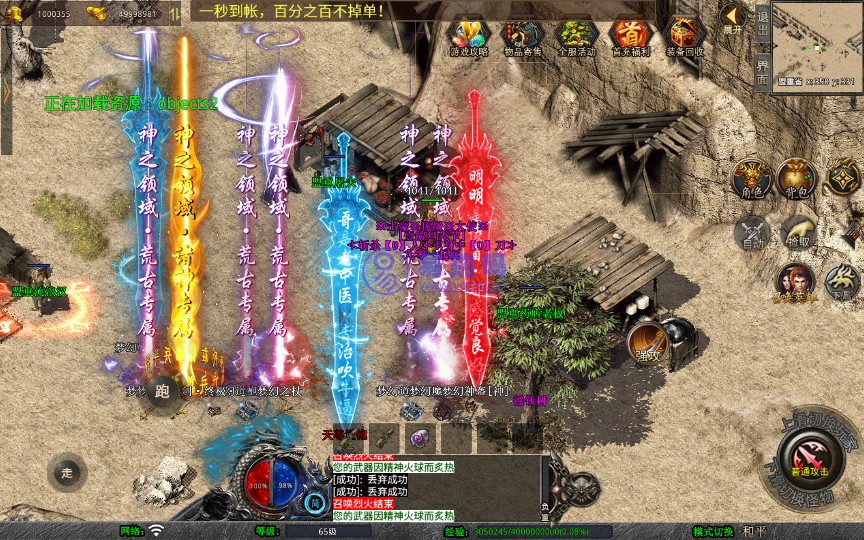Open the 物品寄售 item consignment shop
864x540 pixels.
click(x=520, y=38)
